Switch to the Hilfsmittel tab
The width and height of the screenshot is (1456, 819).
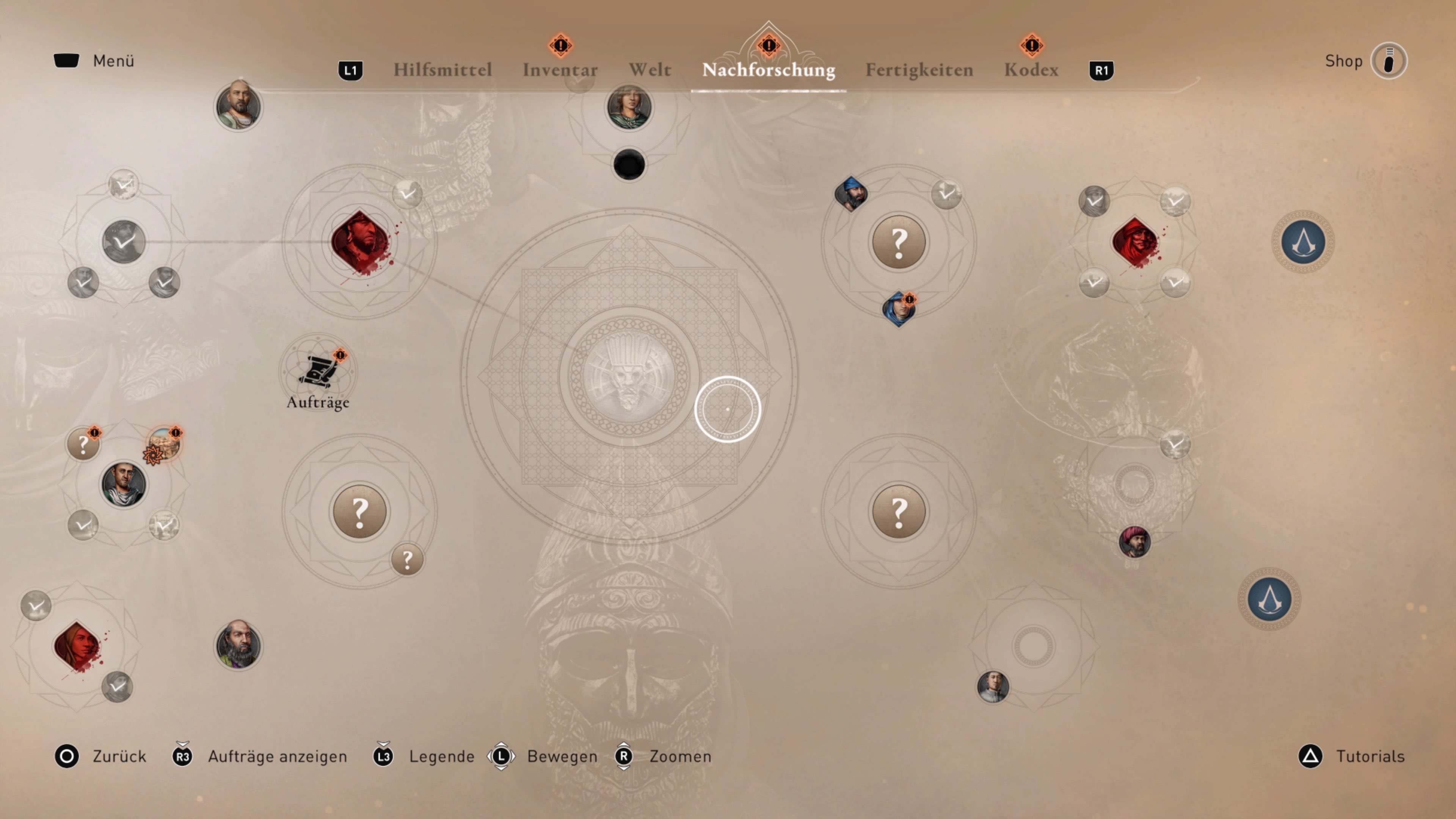point(442,70)
